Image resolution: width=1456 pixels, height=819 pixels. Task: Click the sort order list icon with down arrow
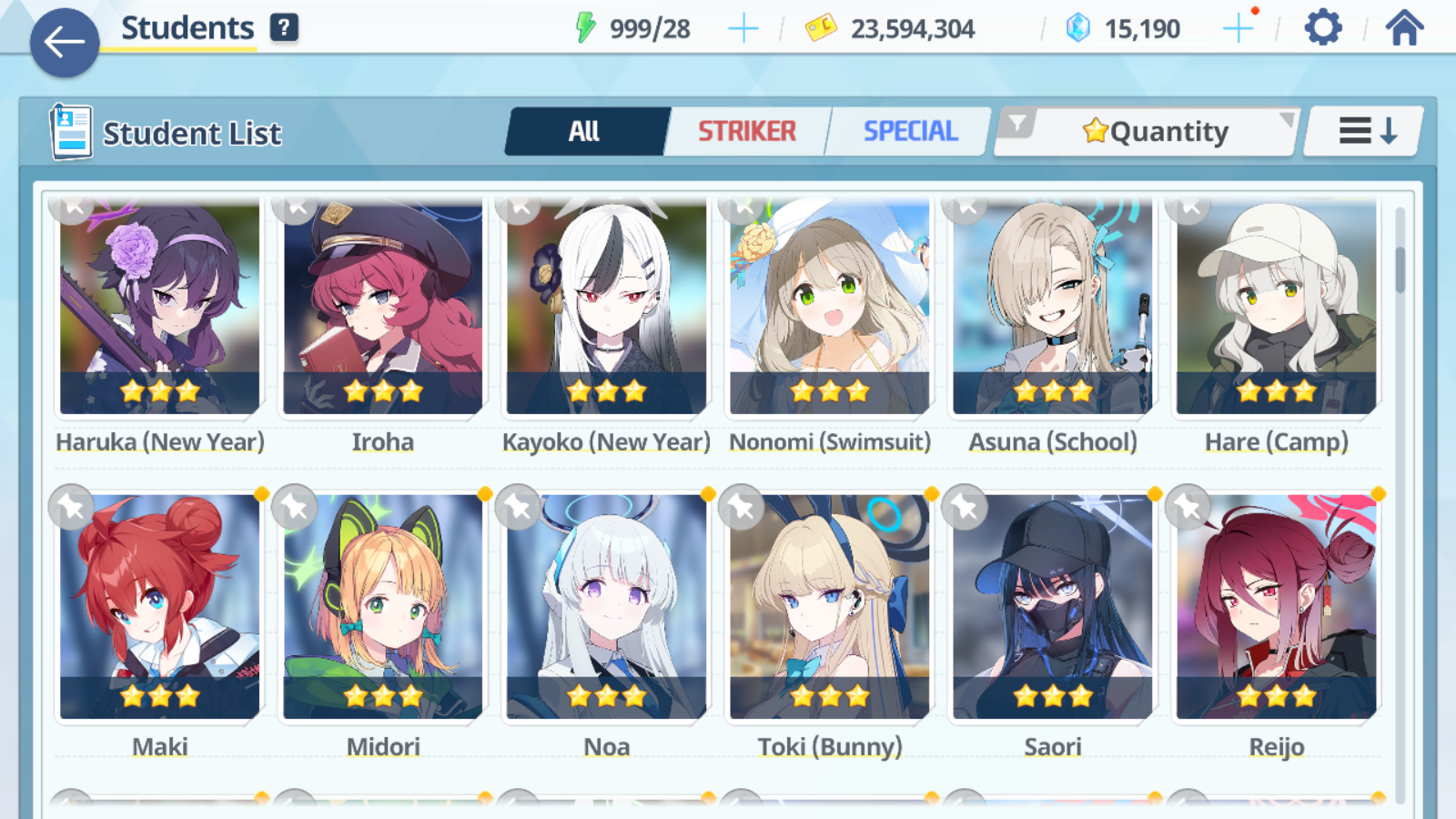(x=1361, y=130)
